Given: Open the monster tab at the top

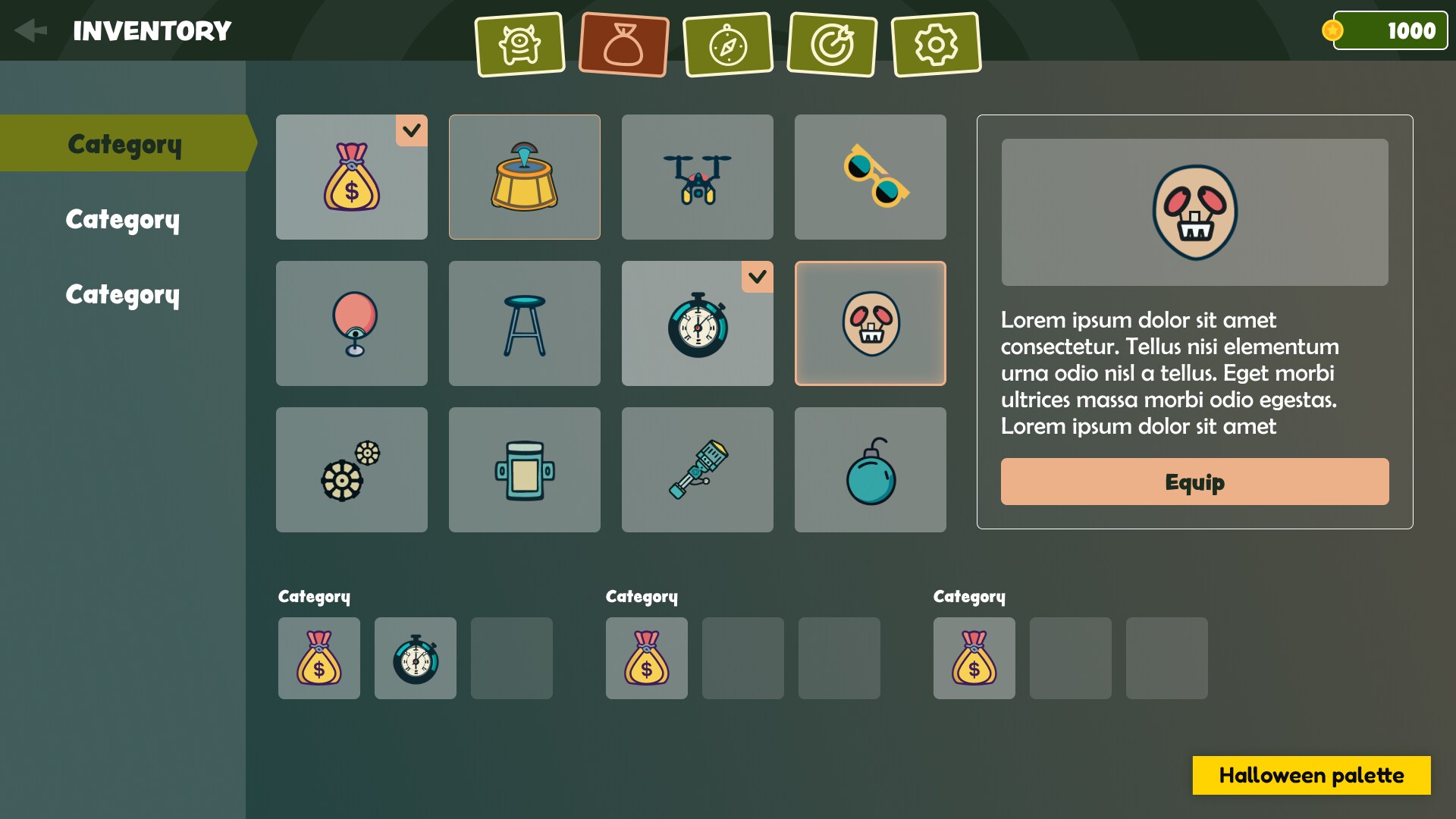Looking at the screenshot, I should coord(519,44).
